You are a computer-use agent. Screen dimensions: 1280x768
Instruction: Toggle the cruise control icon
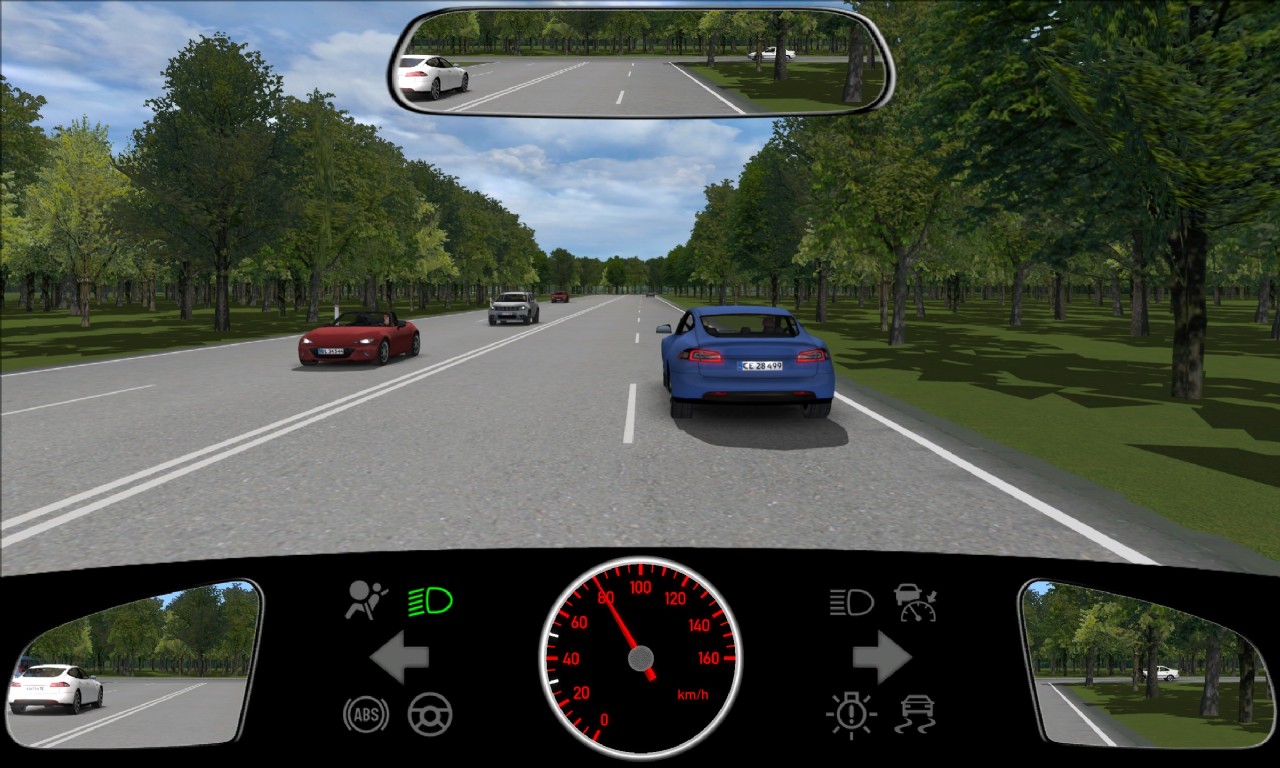tap(915, 602)
